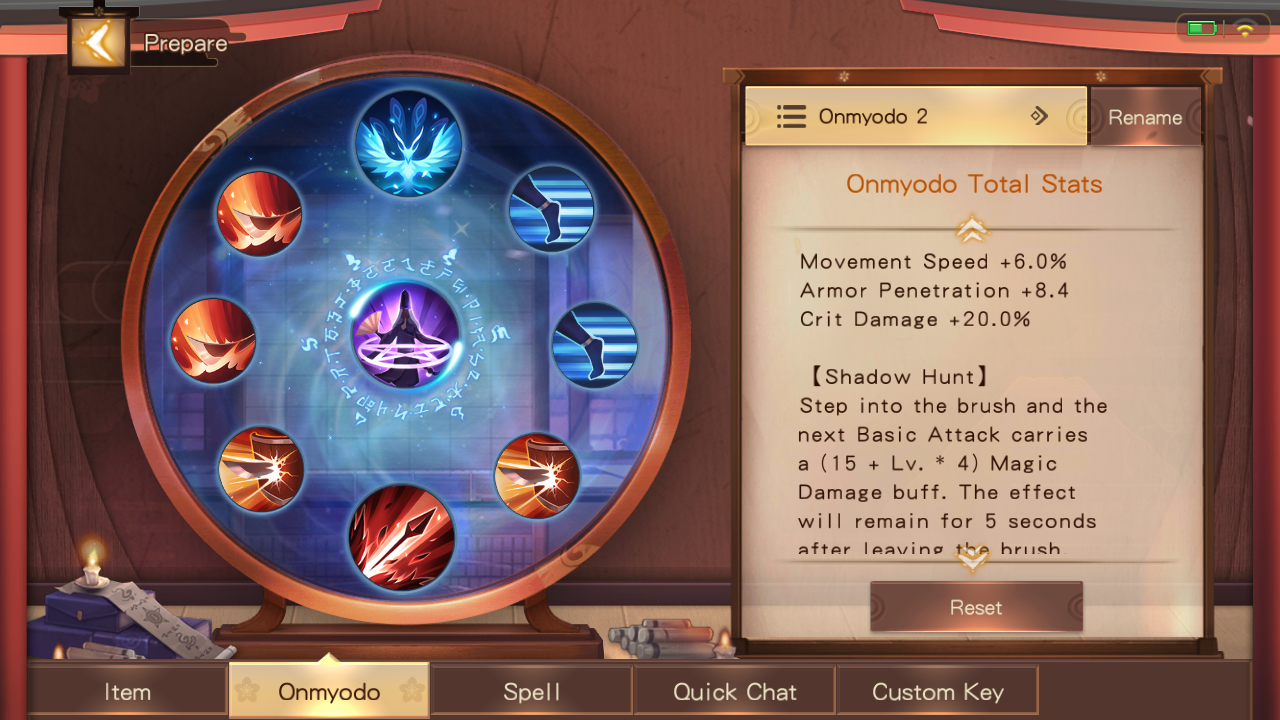Go back using the Prepare arrow button
This screenshot has width=1280, height=720.
[x=98, y=42]
